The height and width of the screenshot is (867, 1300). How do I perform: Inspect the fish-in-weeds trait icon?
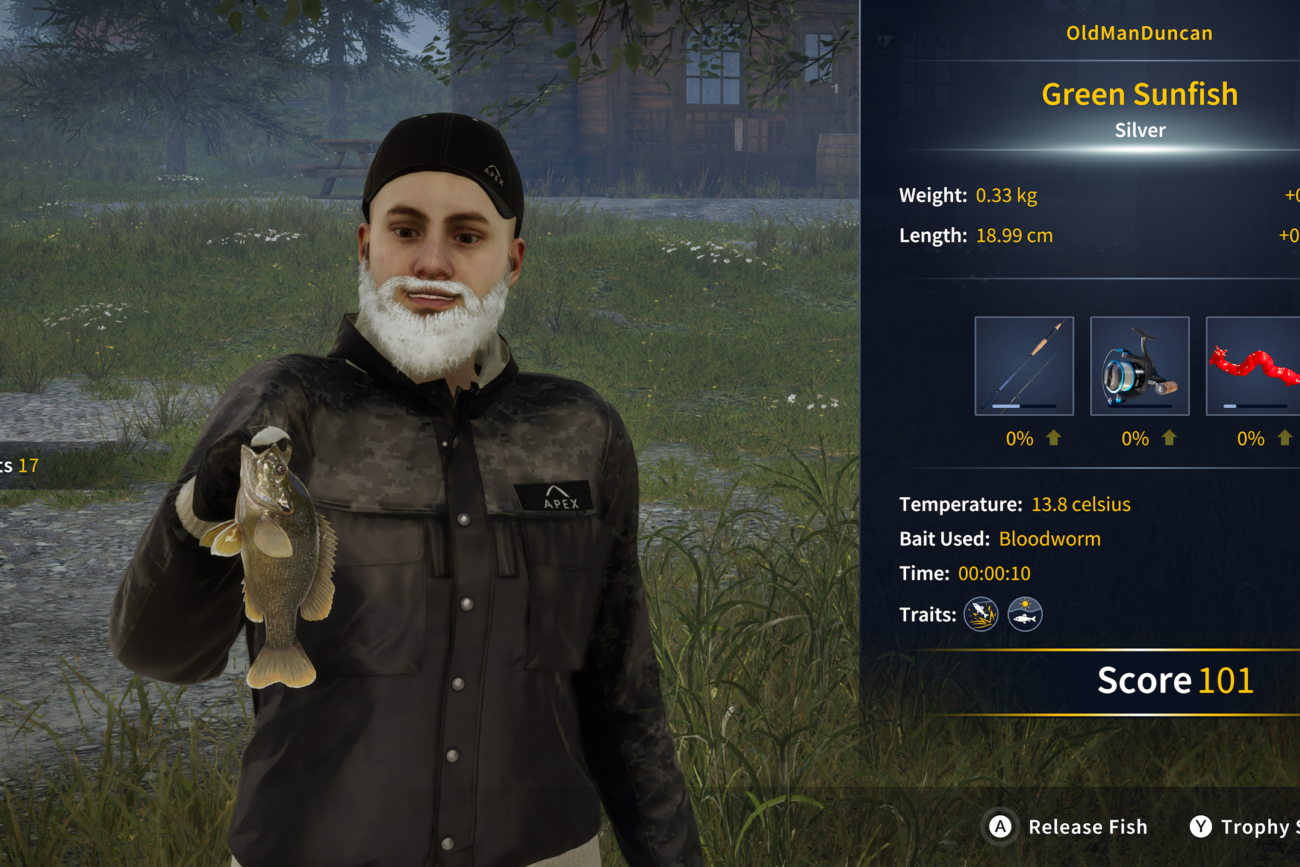(981, 614)
